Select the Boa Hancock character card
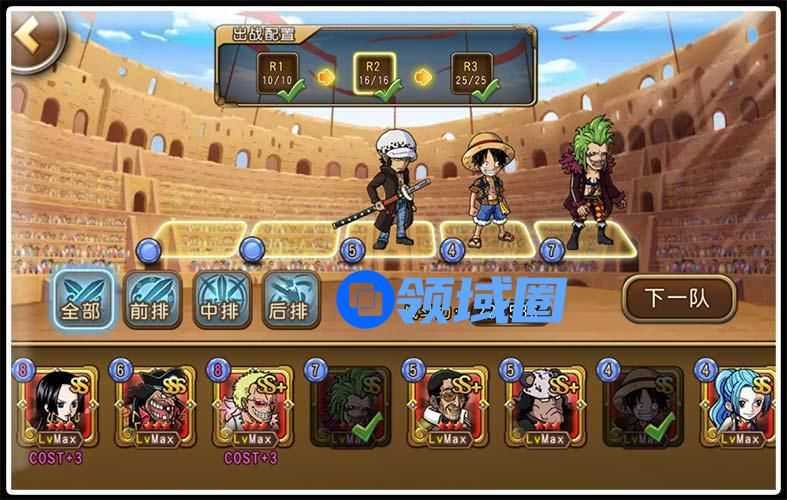Image resolution: width=787 pixels, height=500 pixels. coord(54,407)
